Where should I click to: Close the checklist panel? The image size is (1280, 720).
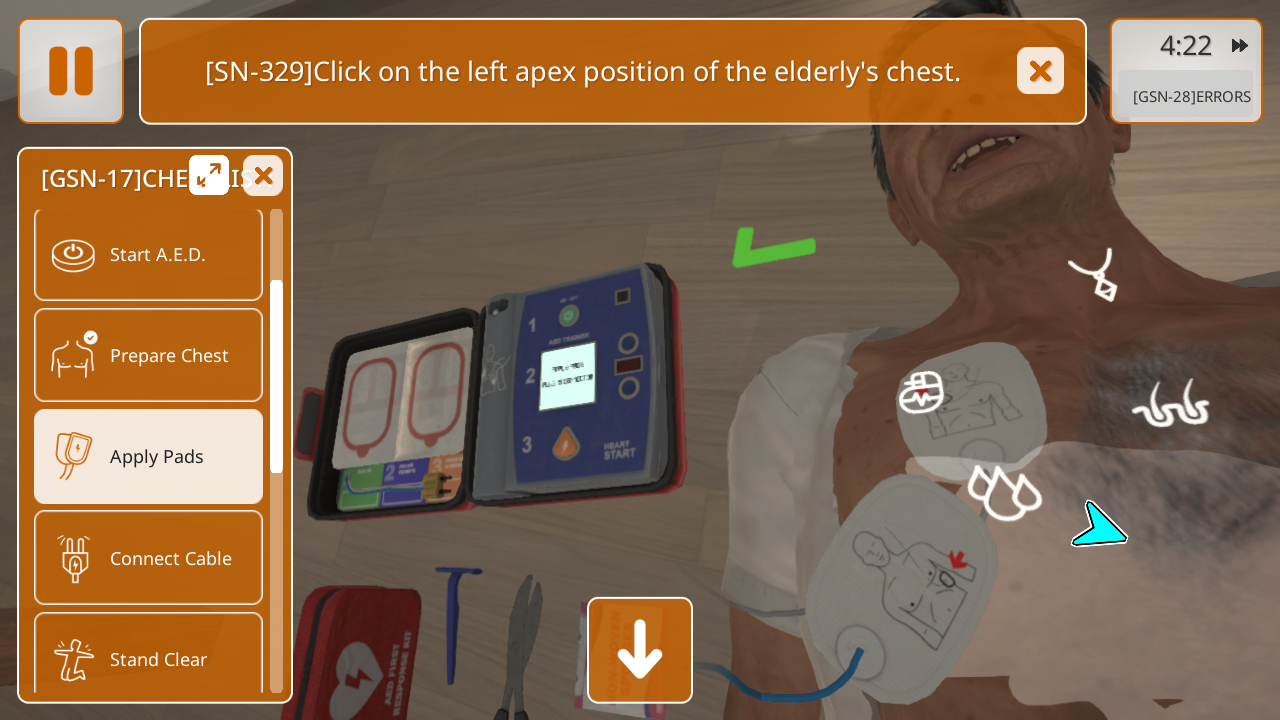(x=263, y=175)
